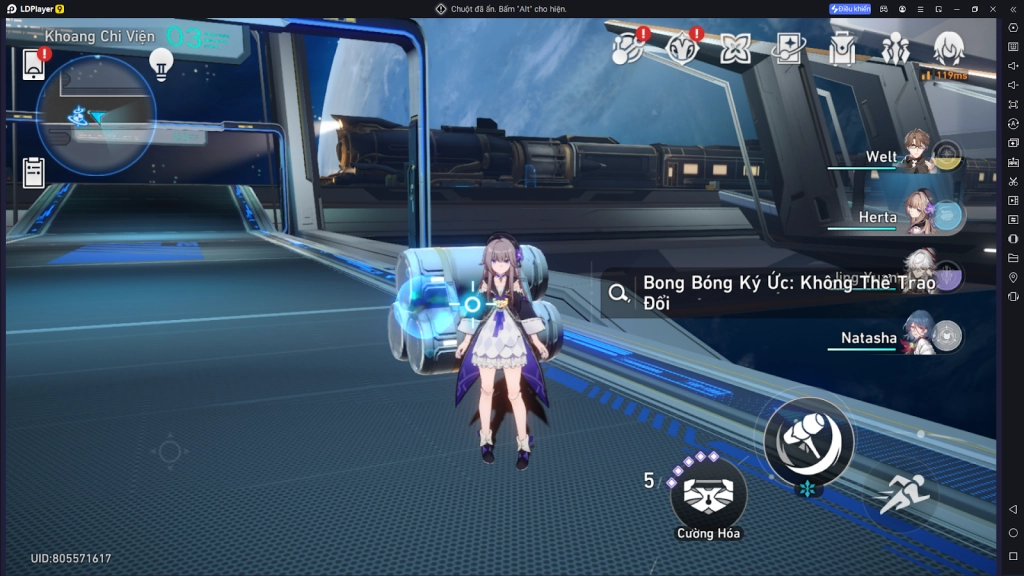This screenshot has height=576, width=1024.
Task: Open the clipboard mission log
Action: pyautogui.click(x=34, y=172)
